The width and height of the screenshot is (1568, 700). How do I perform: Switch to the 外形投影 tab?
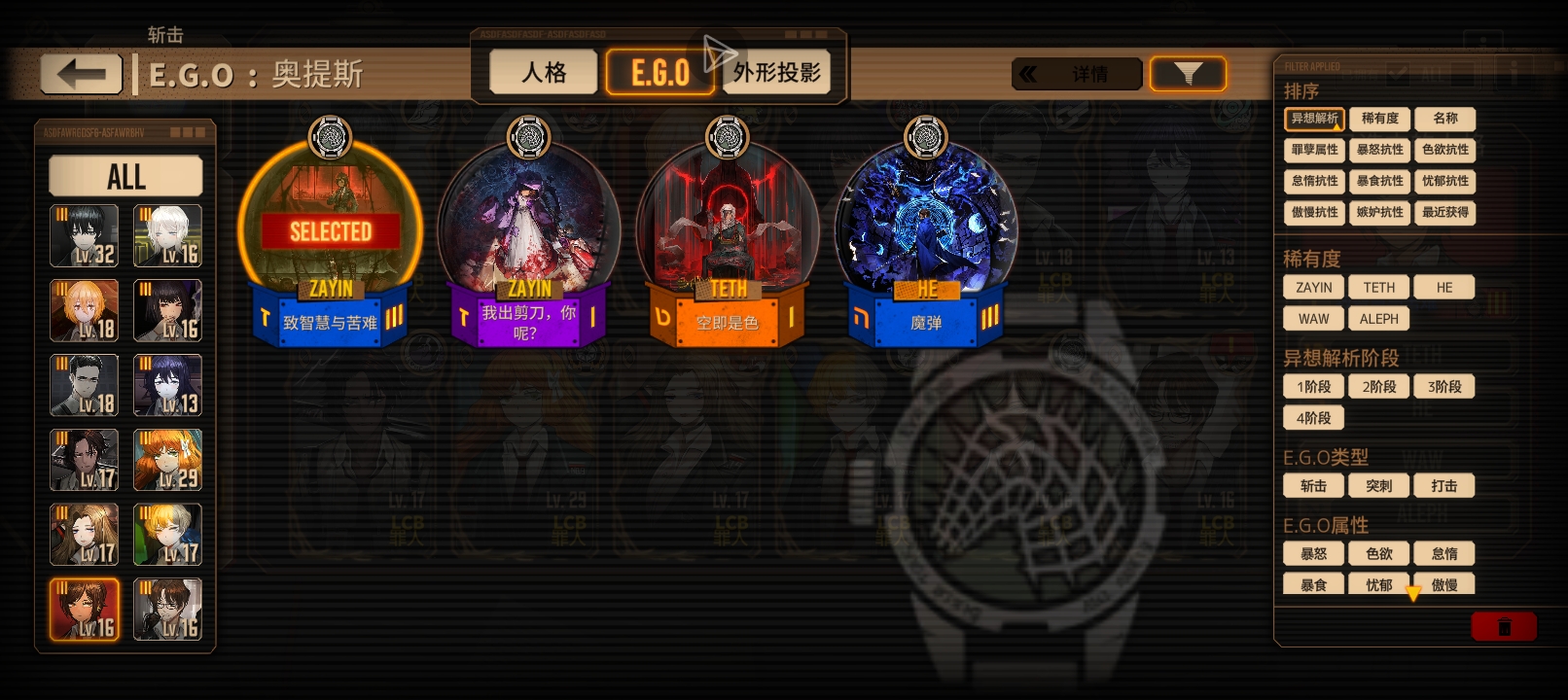pyautogui.click(x=776, y=71)
